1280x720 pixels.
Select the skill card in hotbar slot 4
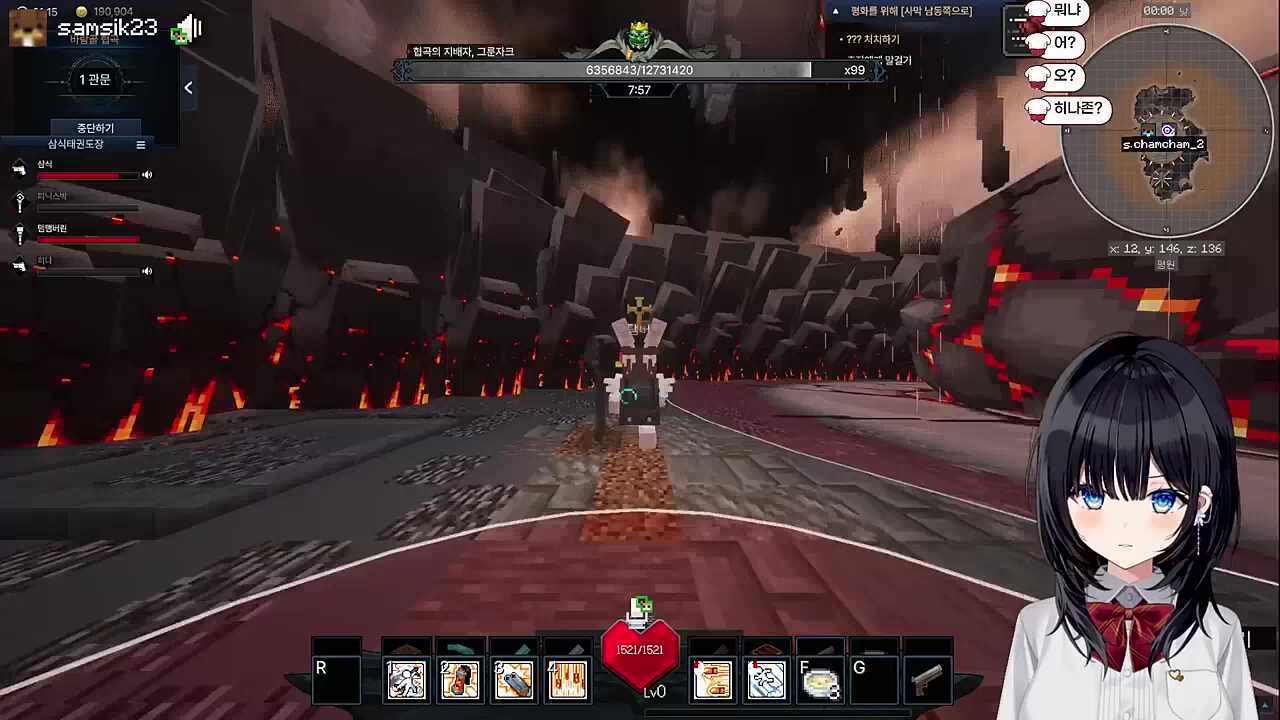[x=567, y=678]
